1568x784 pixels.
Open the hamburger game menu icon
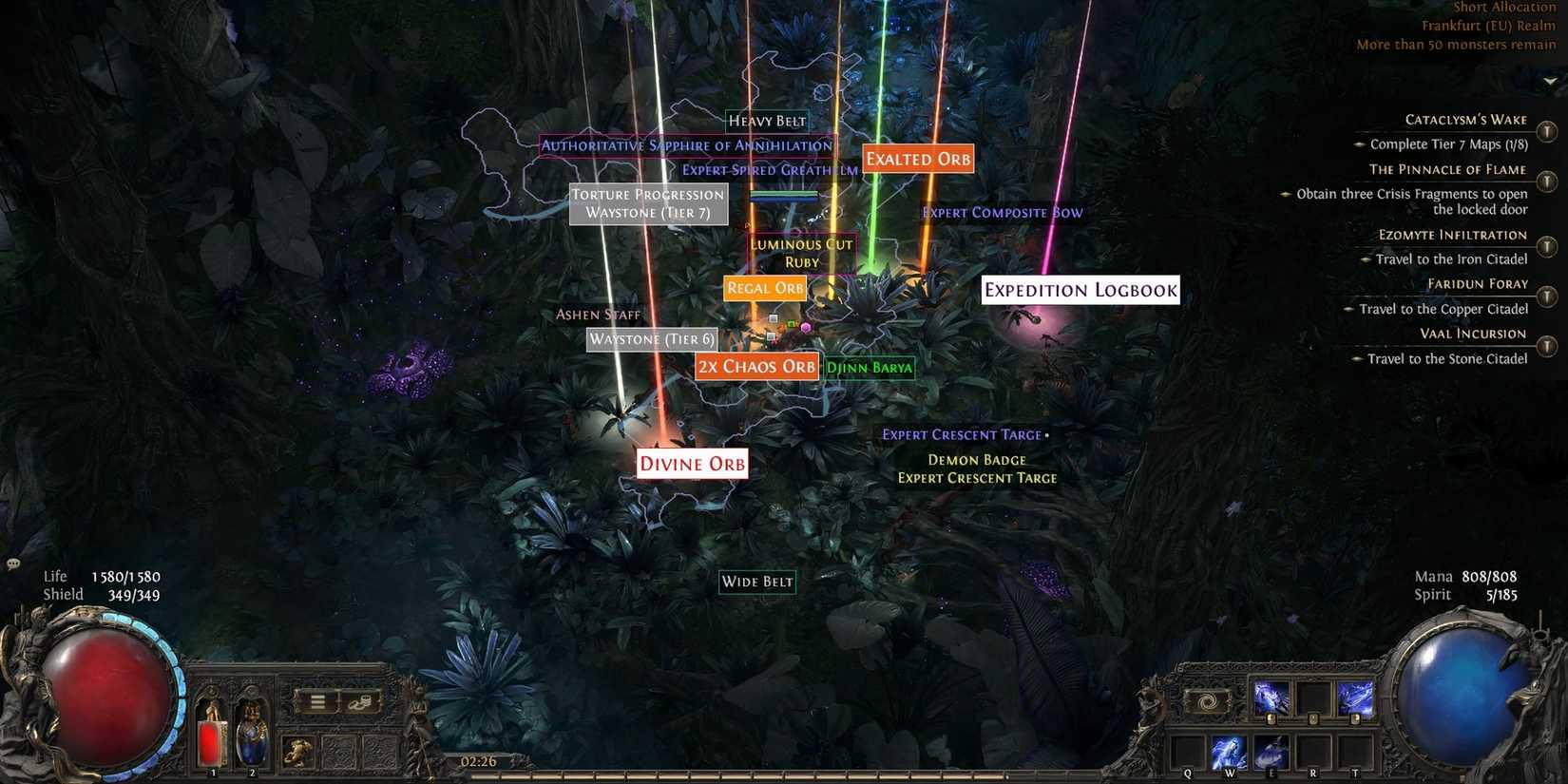click(x=317, y=701)
